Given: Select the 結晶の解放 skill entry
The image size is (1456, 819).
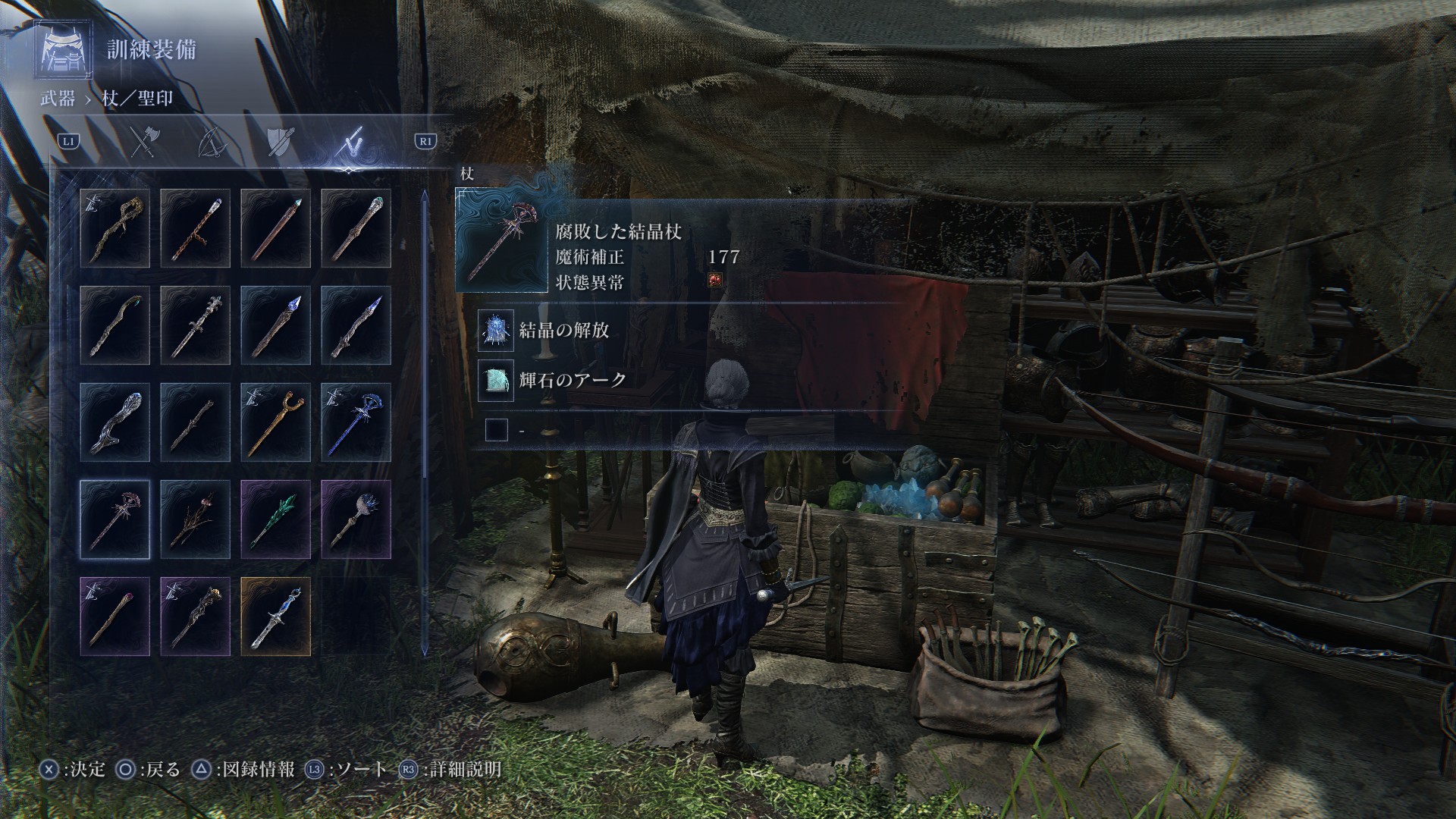Looking at the screenshot, I should point(563,330).
